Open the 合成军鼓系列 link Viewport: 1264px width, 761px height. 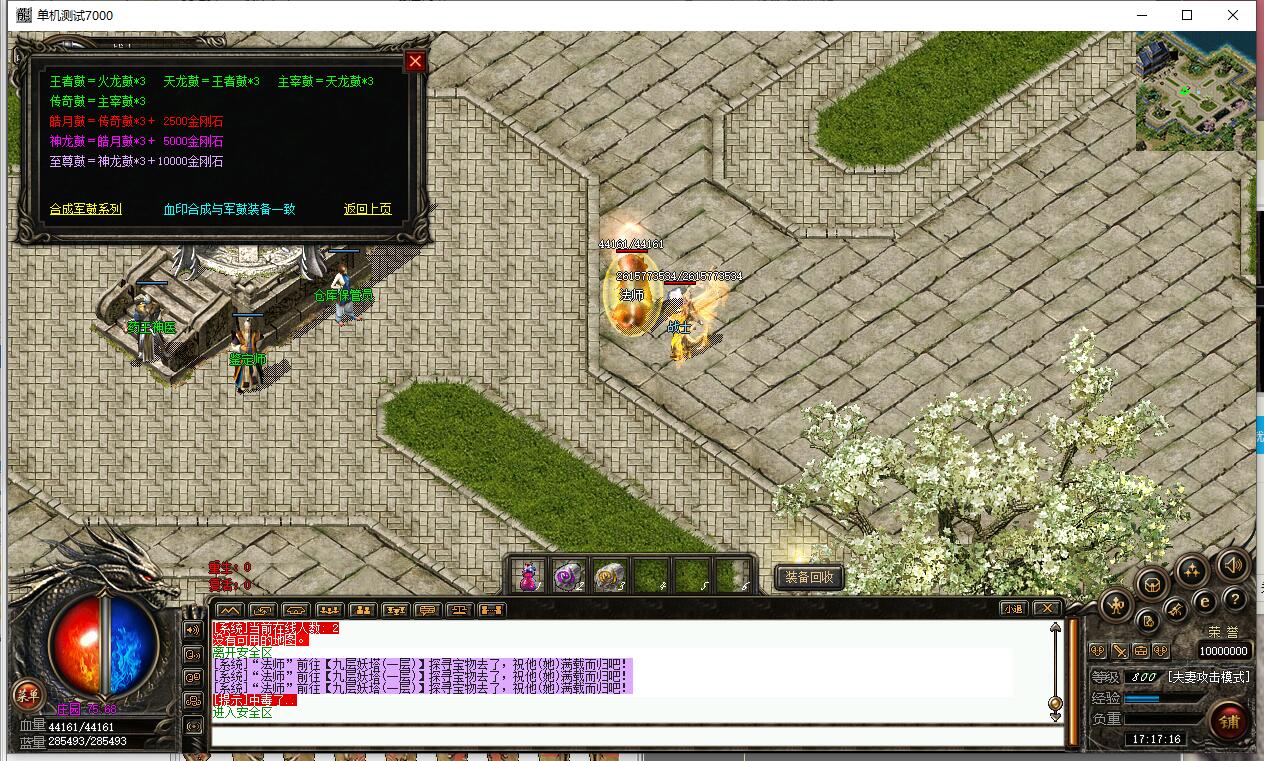(x=86, y=209)
